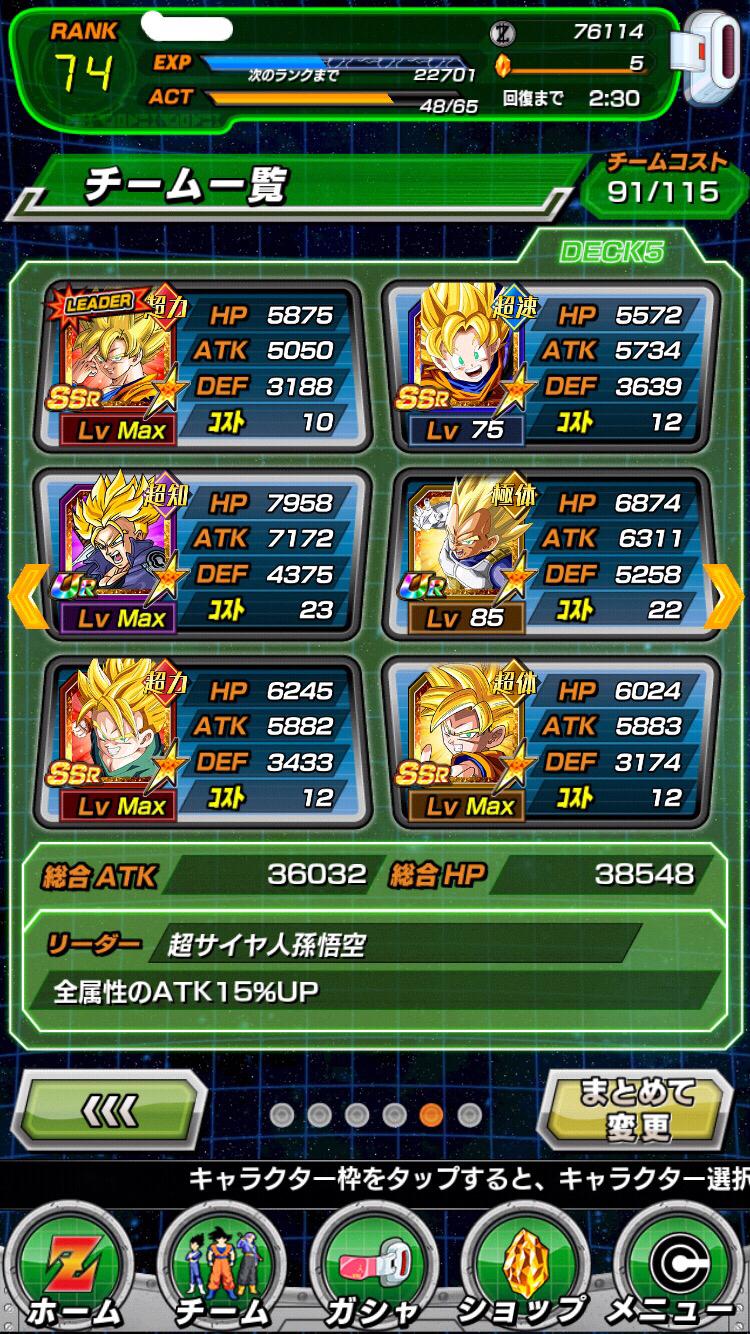The width and height of the screenshot is (750, 1334).
Task: Select the Lv 75 SSR character card
Action: tap(550, 366)
